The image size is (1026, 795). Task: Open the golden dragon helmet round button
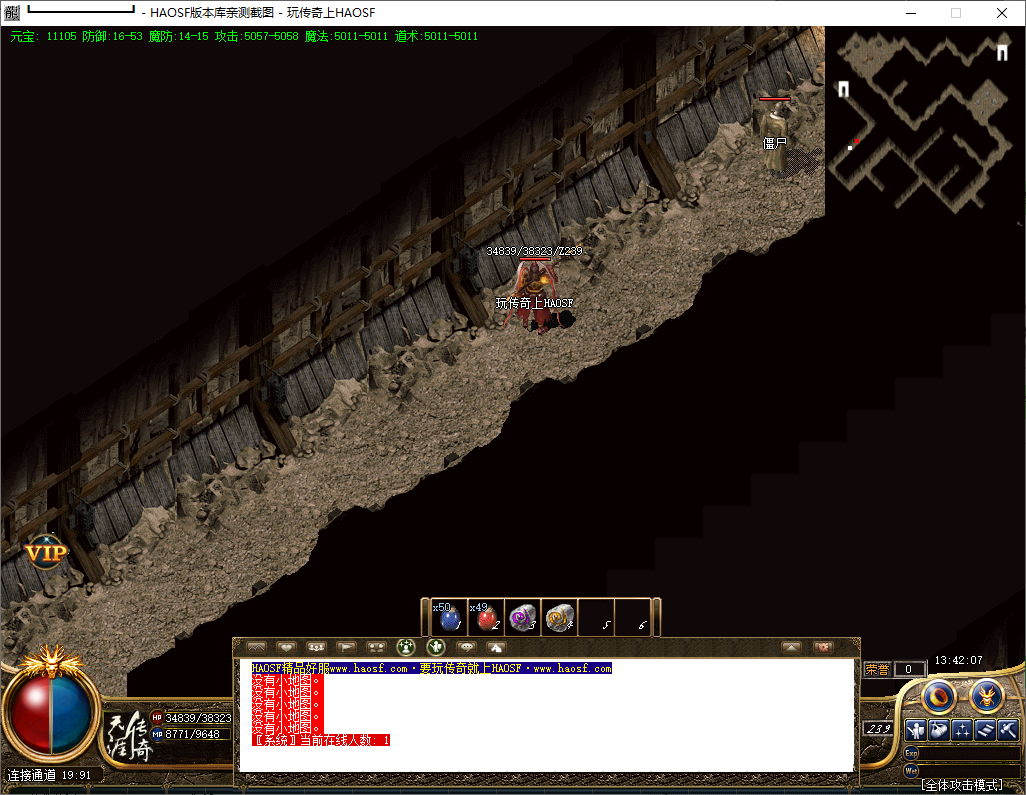[x=986, y=695]
